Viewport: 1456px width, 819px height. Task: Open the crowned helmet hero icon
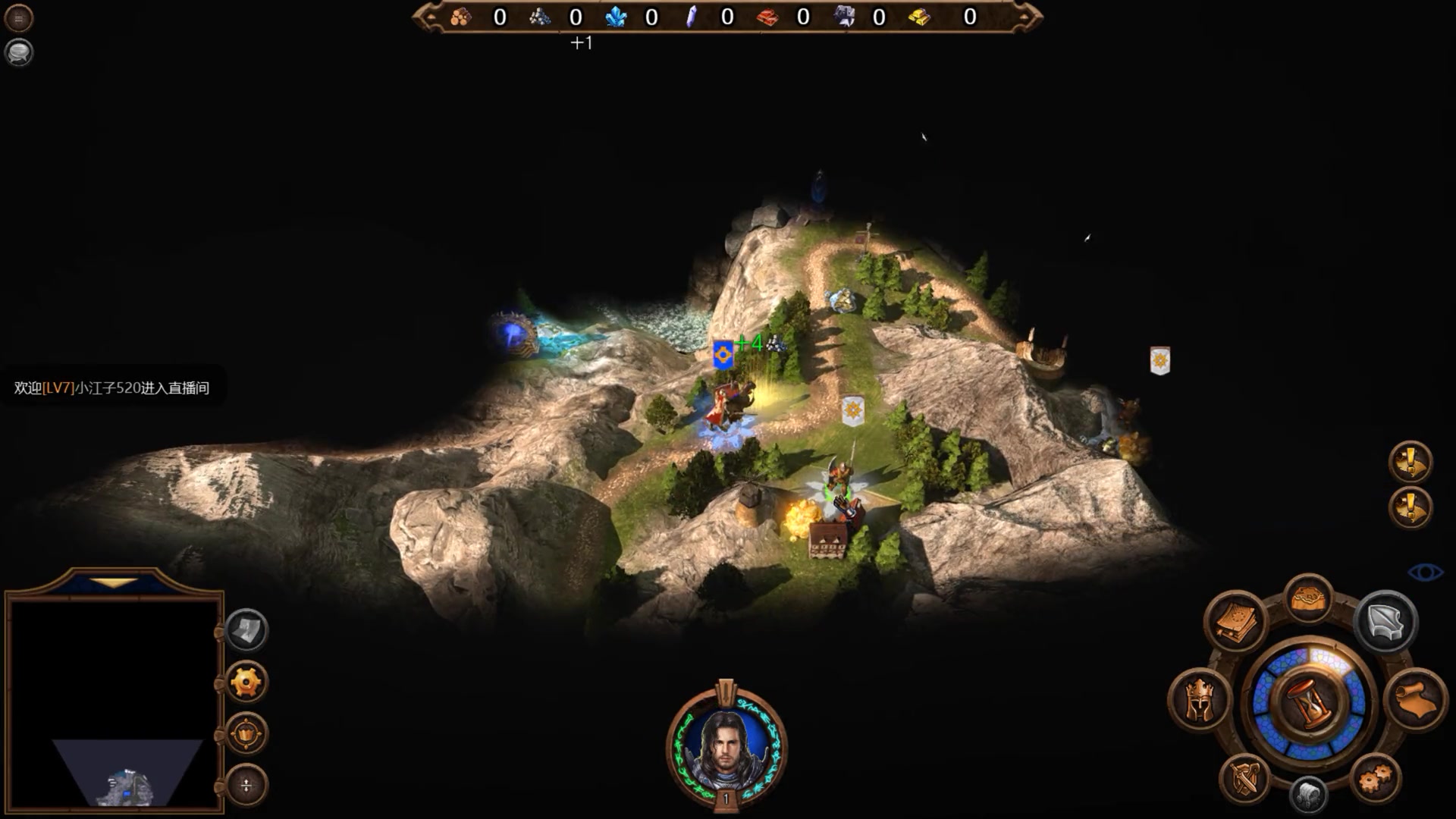point(1200,699)
